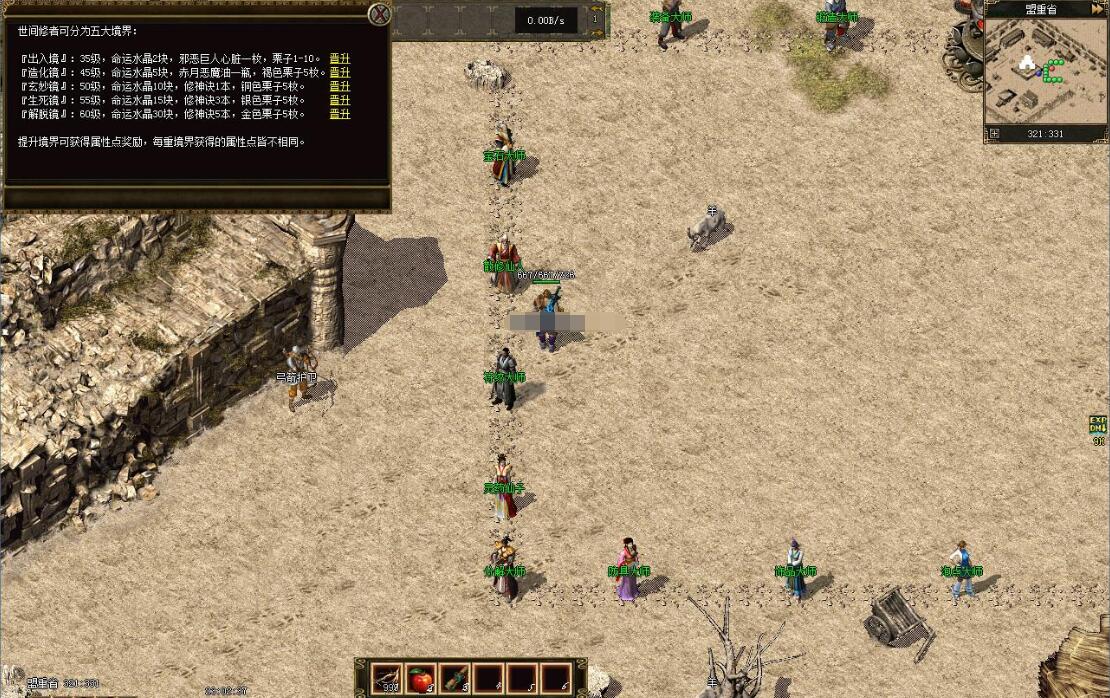
Task: Use the red apple hotbar item
Action: click(x=421, y=678)
